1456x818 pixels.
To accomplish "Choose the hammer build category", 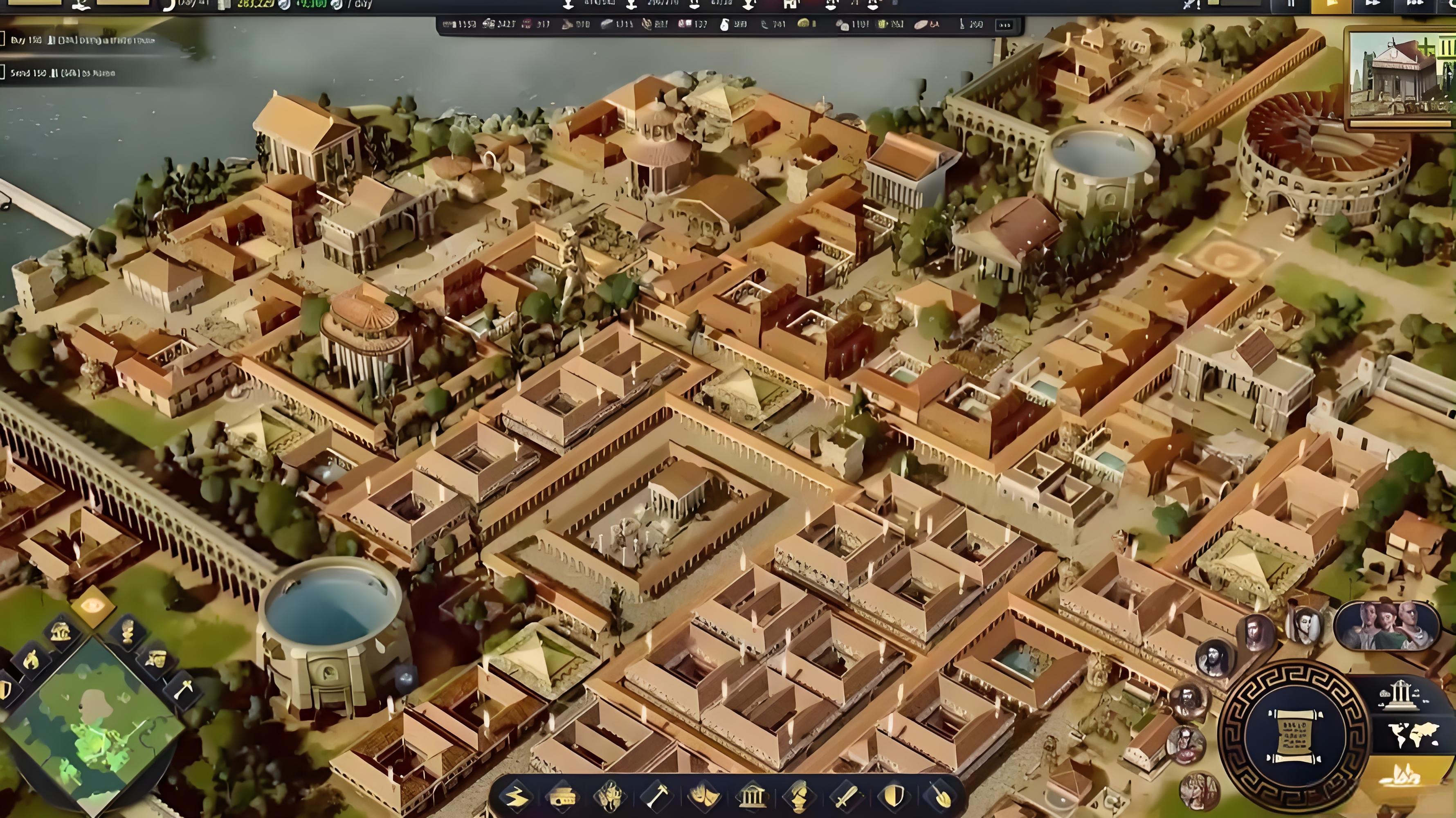I will (657, 796).
